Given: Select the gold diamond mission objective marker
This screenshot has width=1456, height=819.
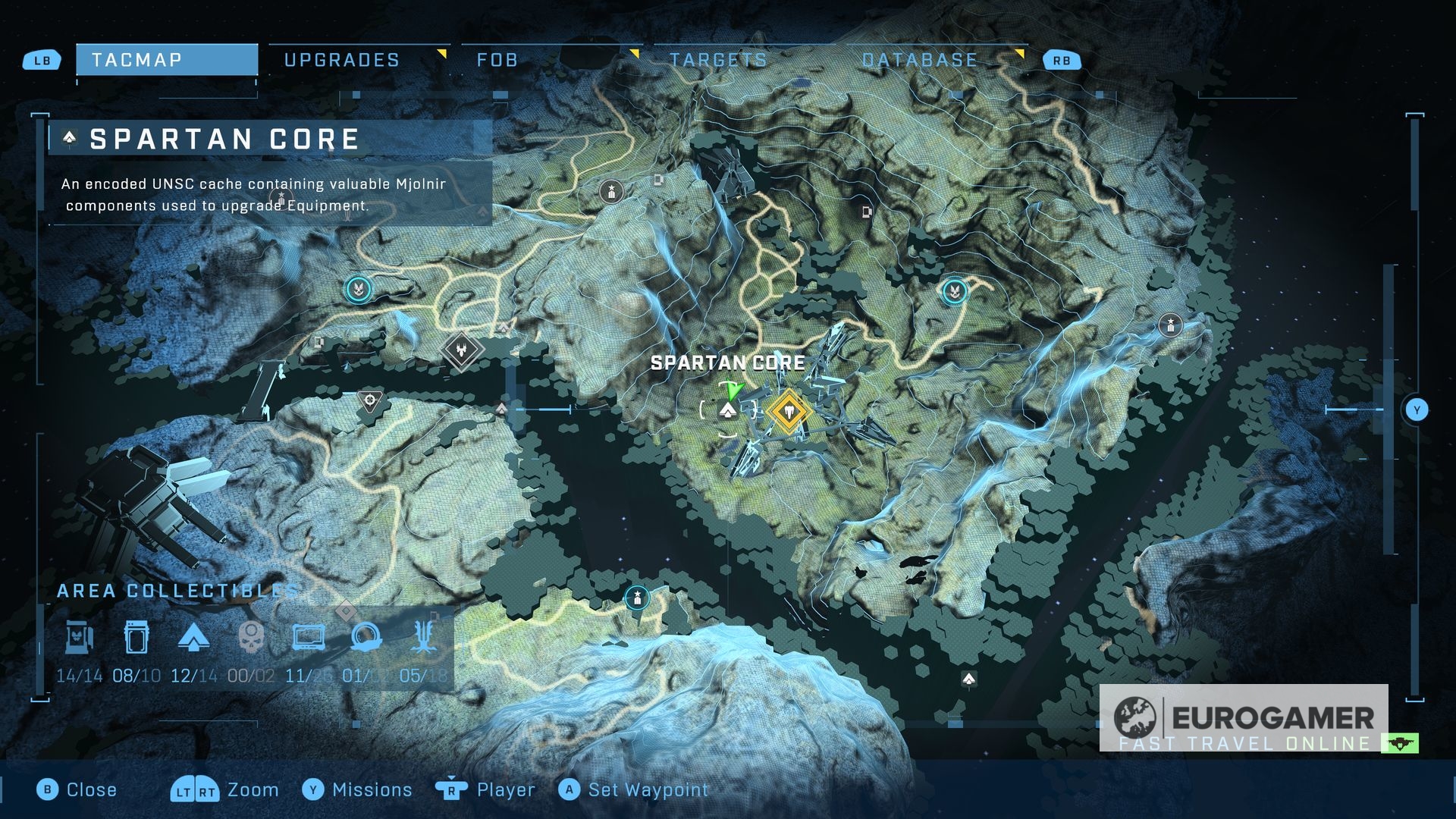Looking at the screenshot, I should pos(789,411).
